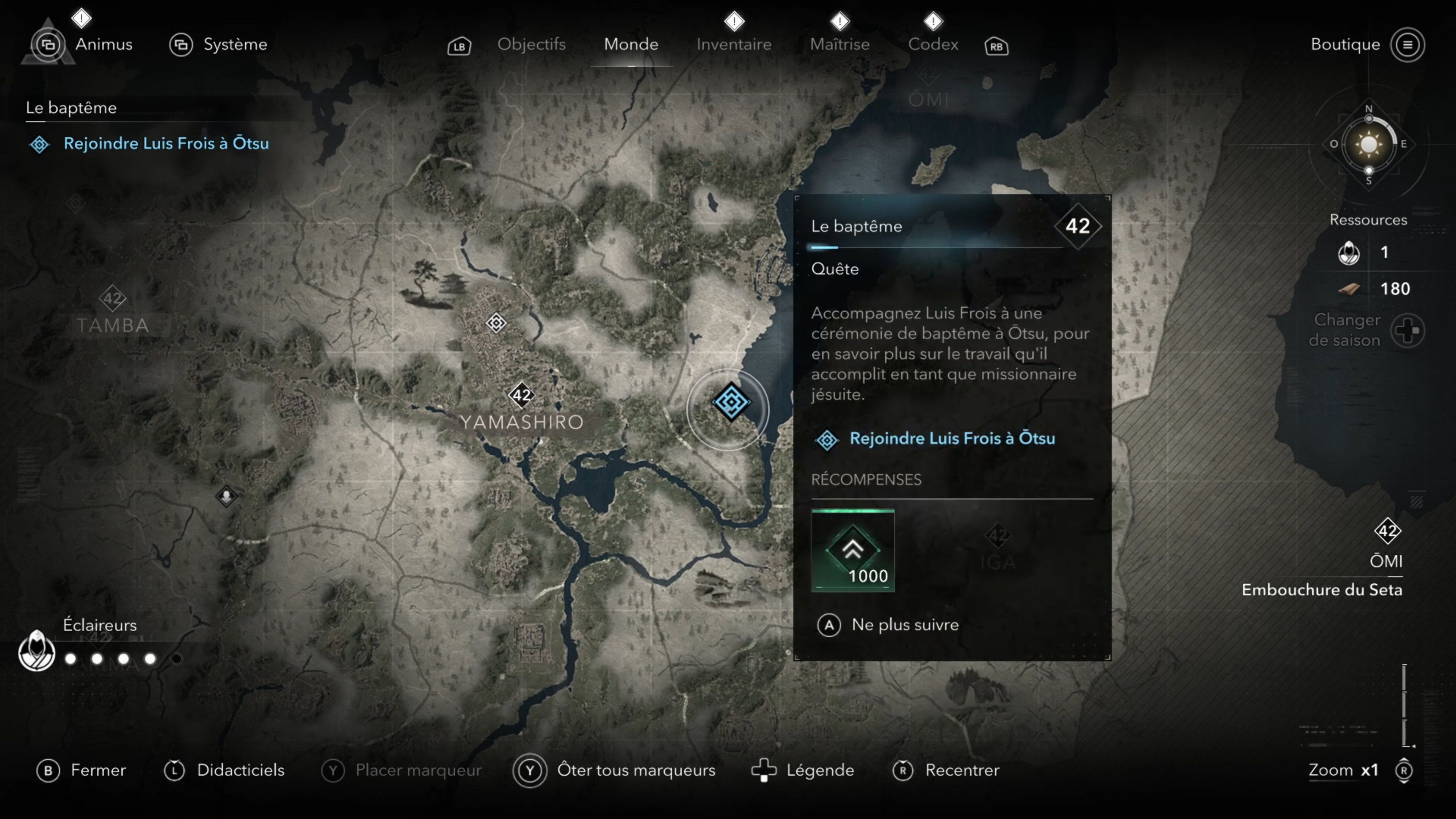Select the quest diamond marker above Yamashiro

pyautogui.click(x=496, y=323)
